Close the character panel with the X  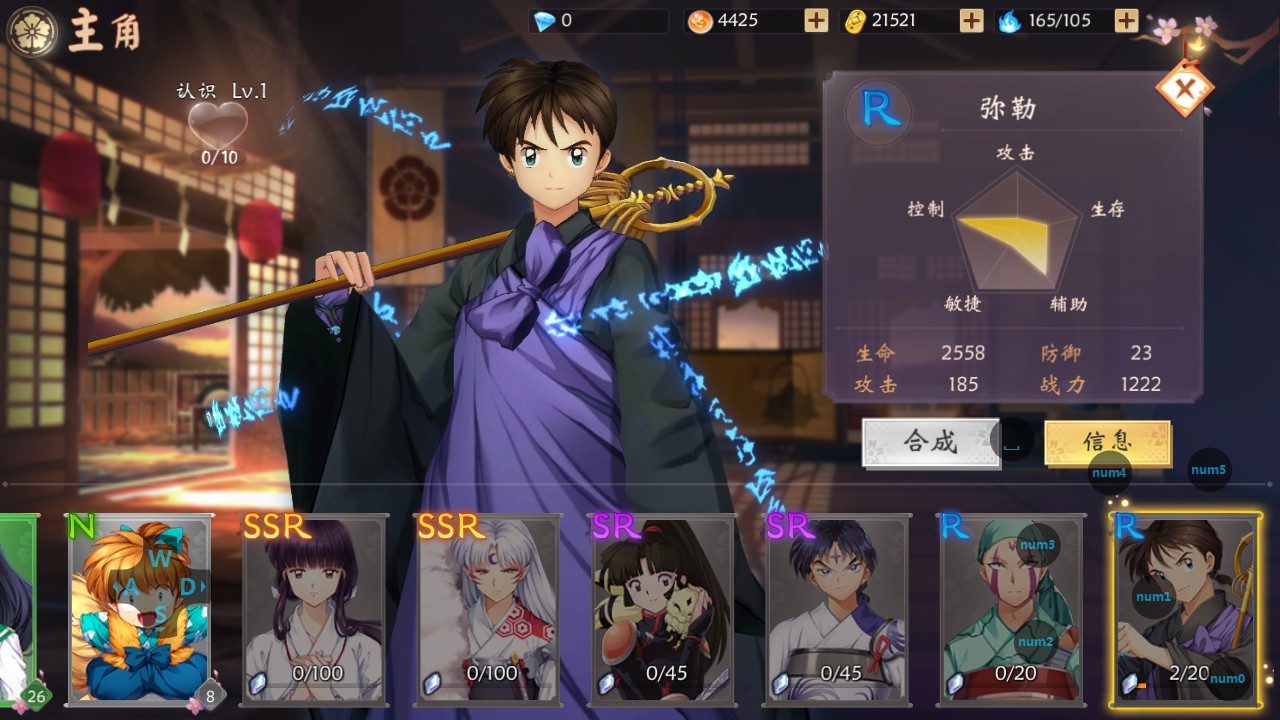pyautogui.click(x=1185, y=90)
